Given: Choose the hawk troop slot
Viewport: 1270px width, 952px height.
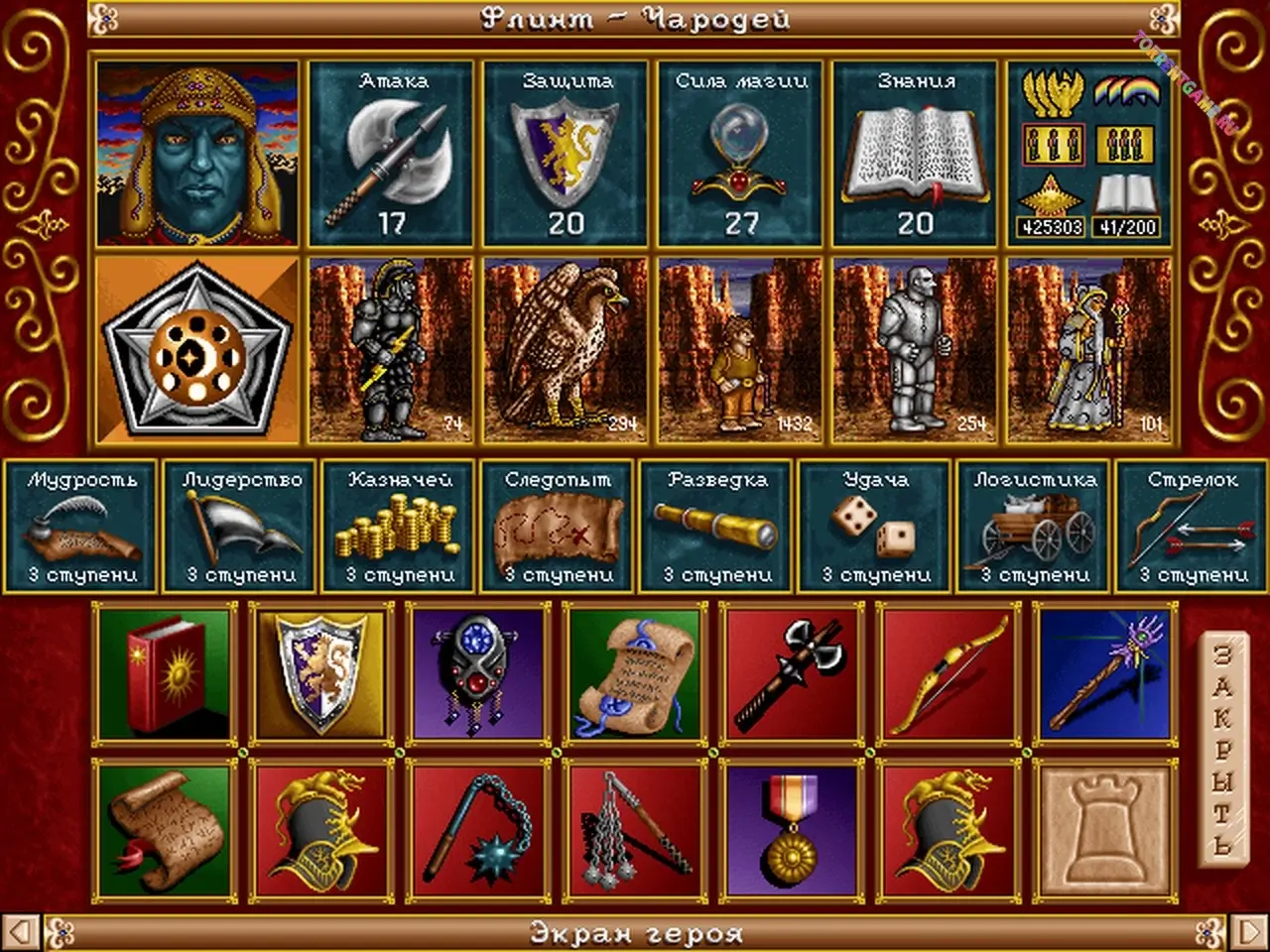Looking at the screenshot, I should [x=567, y=349].
